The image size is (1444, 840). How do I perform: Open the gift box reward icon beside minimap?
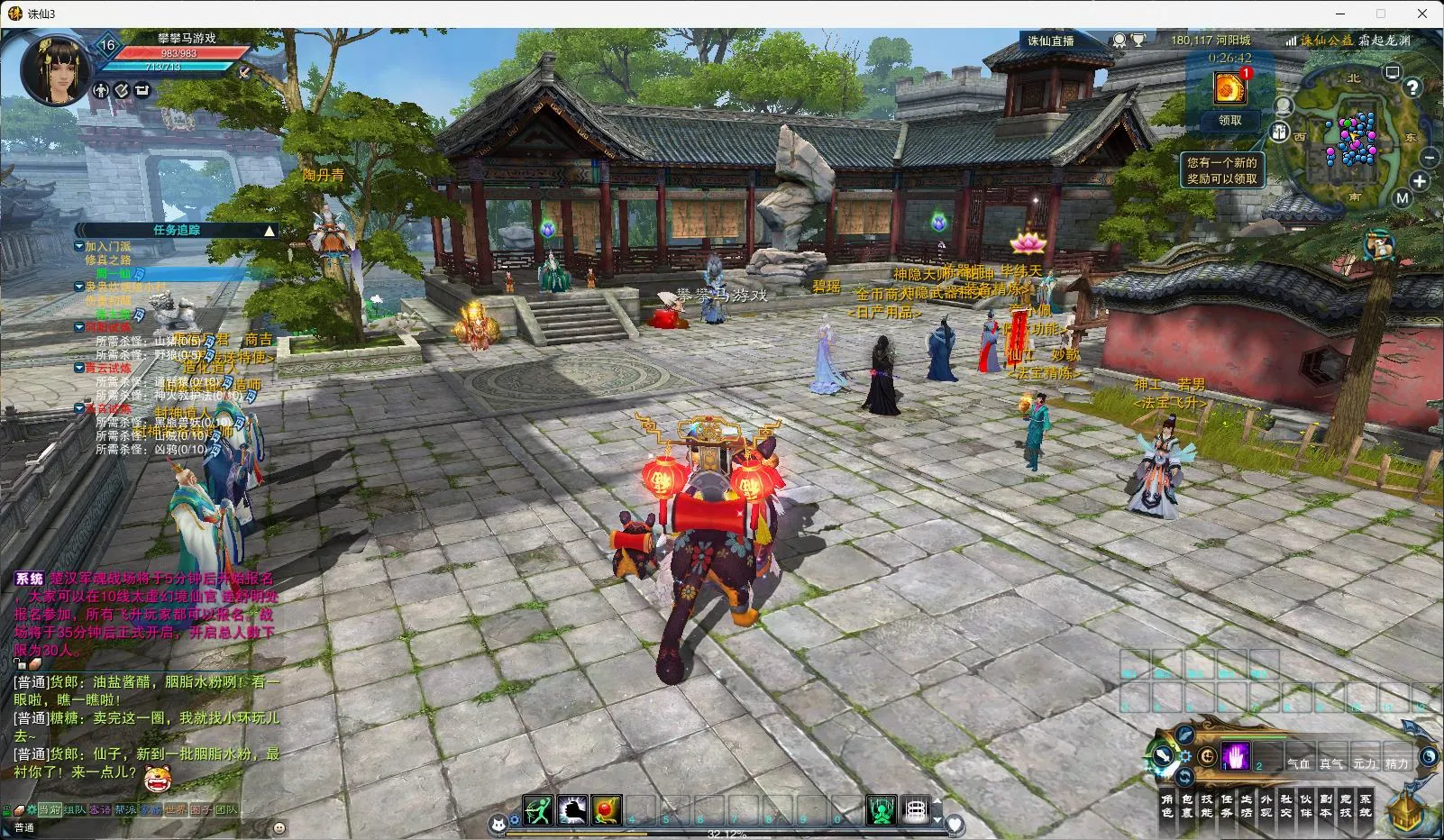1279,132
